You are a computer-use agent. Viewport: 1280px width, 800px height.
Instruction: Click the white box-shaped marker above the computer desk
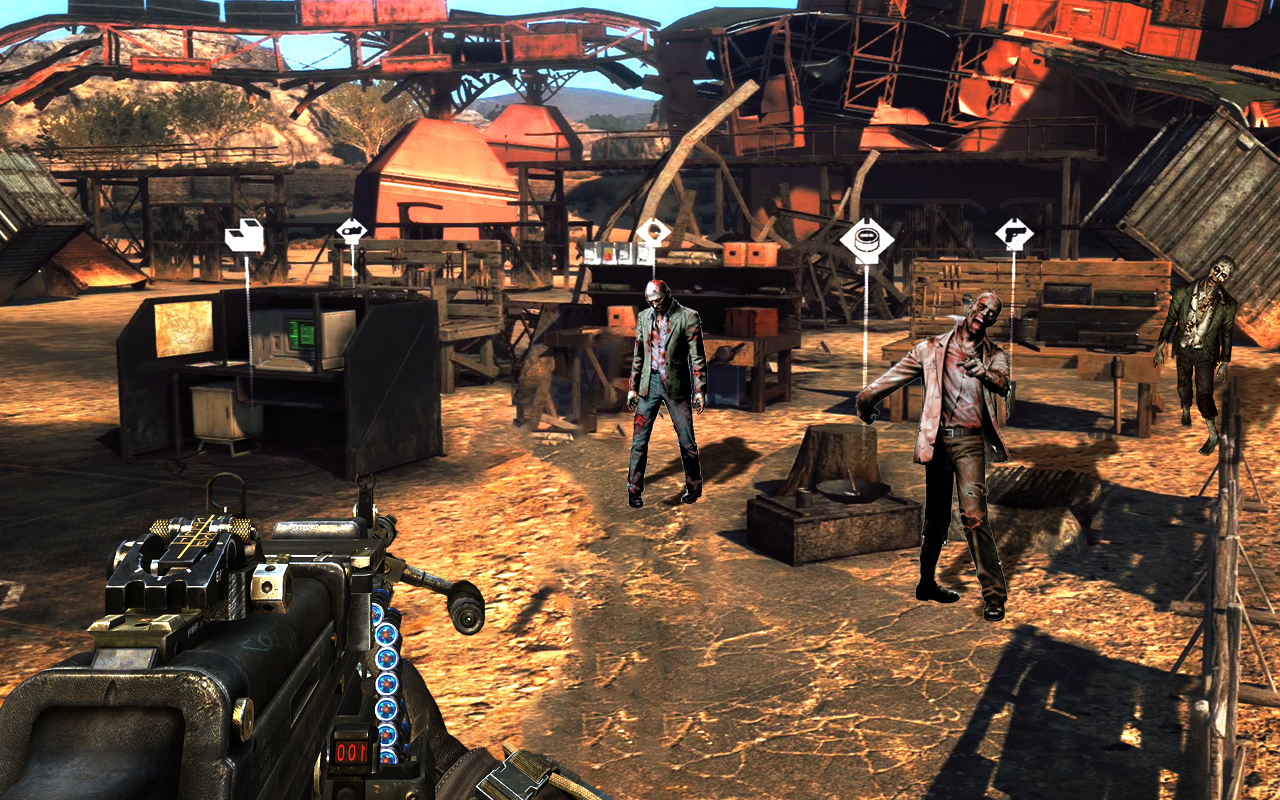point(245,236)
